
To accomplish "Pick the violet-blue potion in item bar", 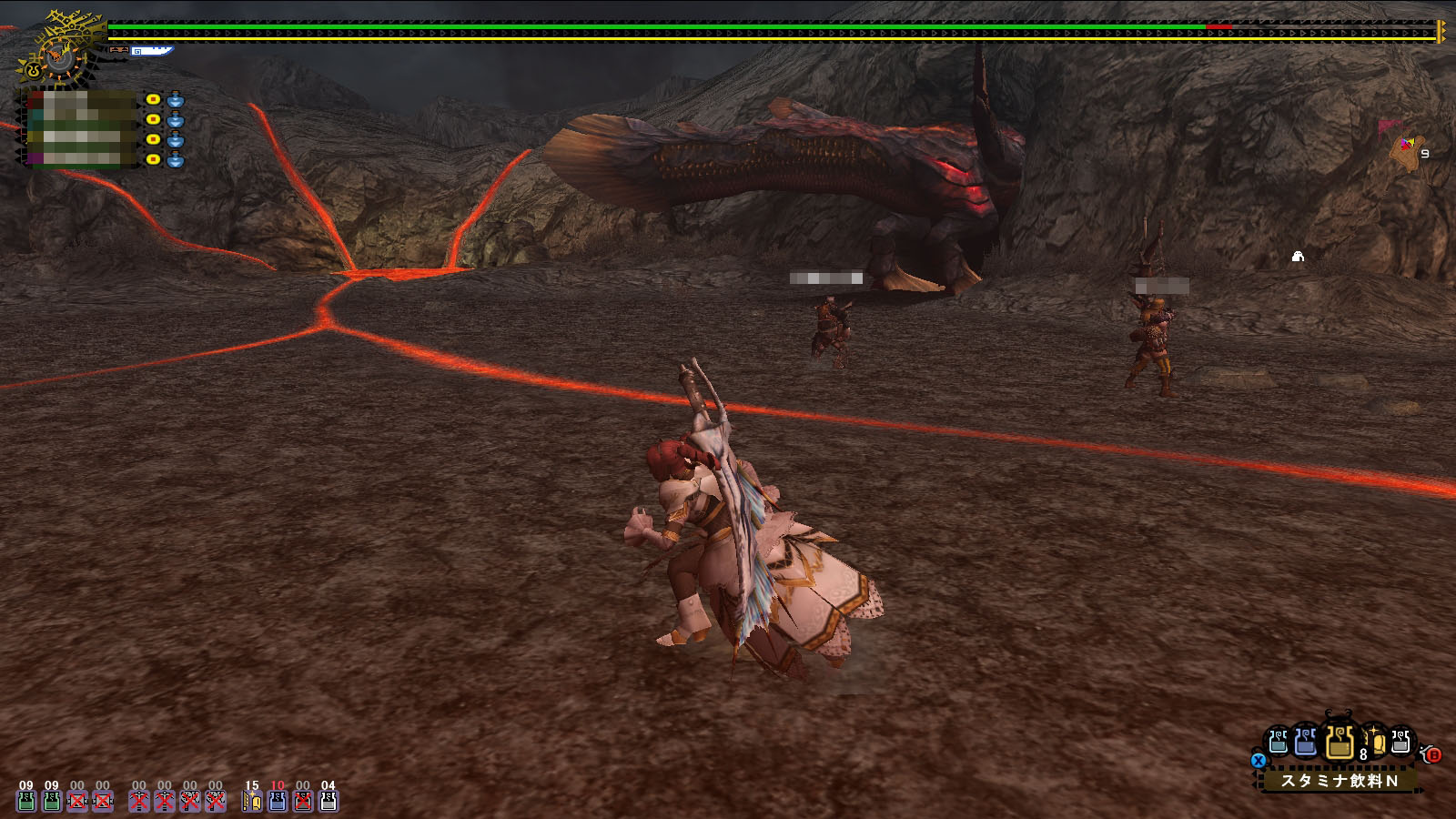I will pos(1306,743).
